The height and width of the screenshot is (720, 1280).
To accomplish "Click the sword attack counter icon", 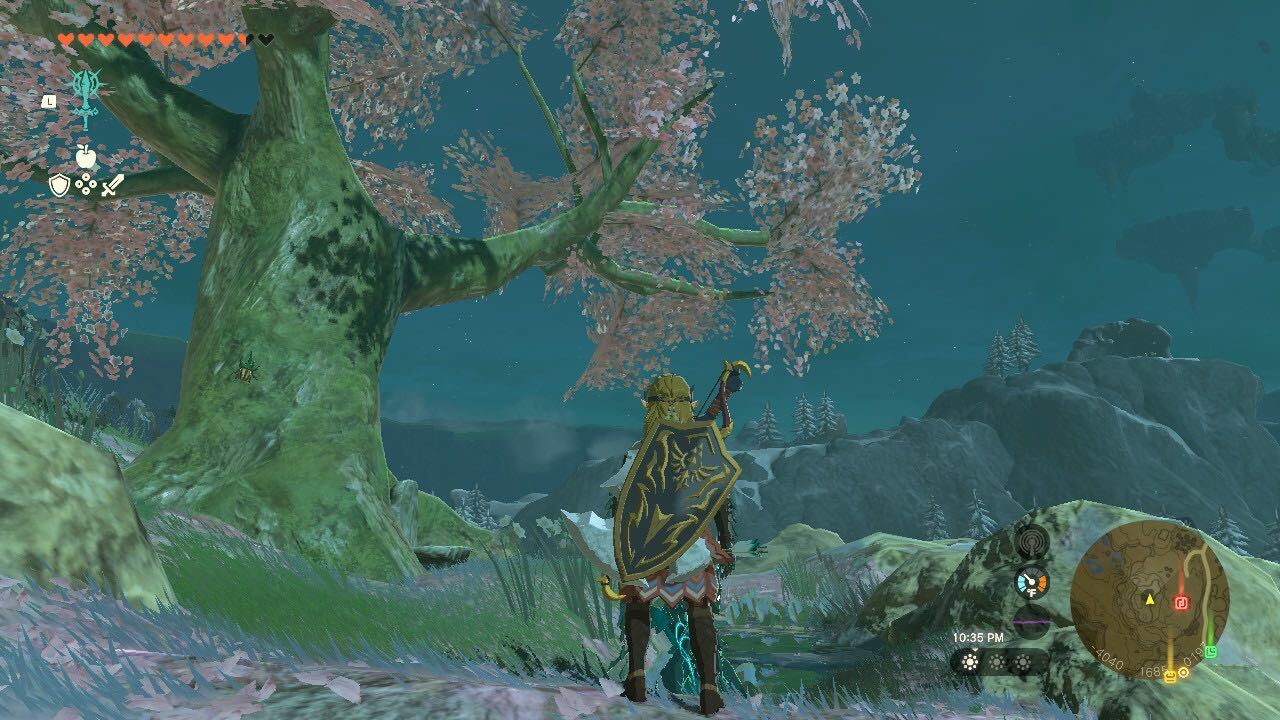I will coord(112,186).
